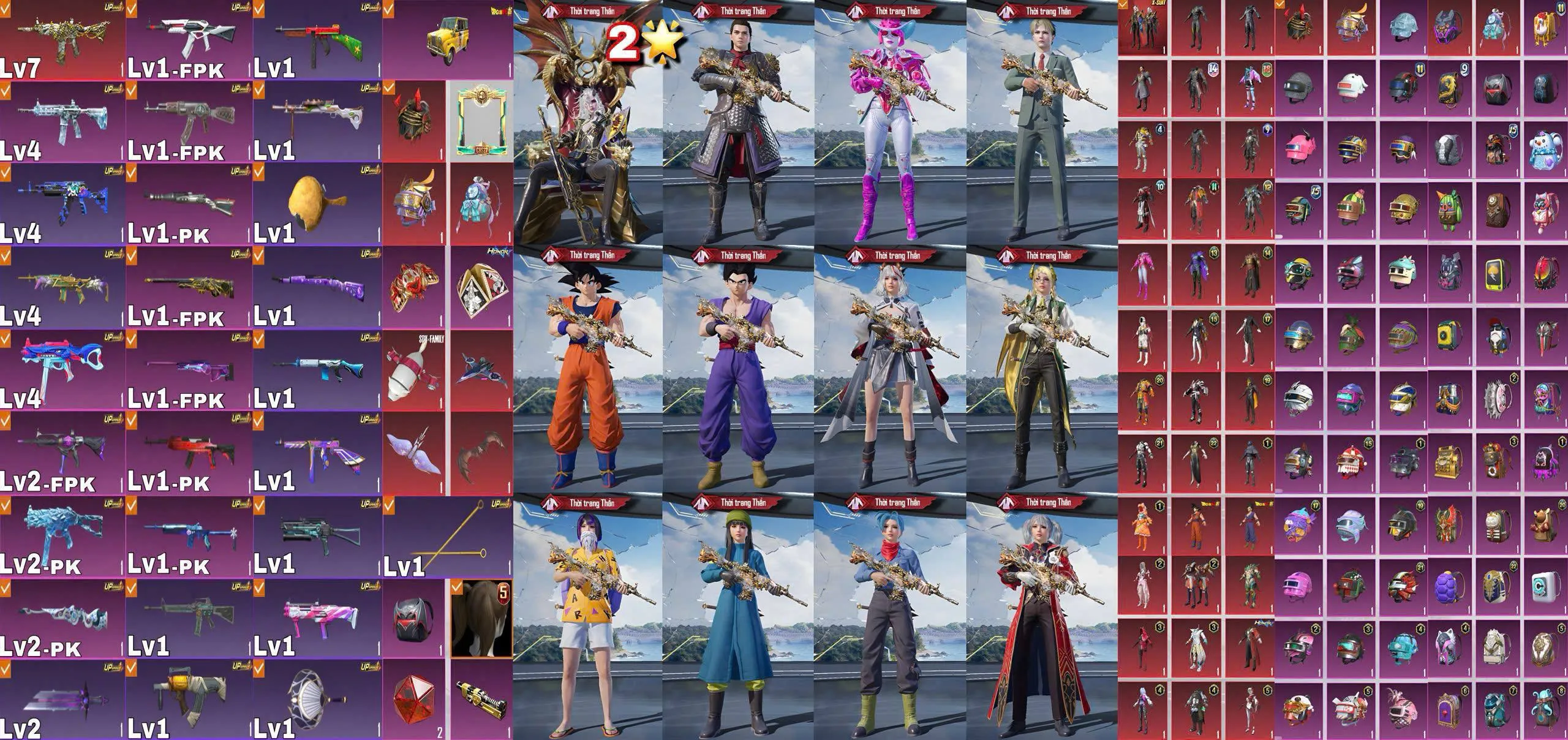Select the white feathered wings slot

pos(413,455)
